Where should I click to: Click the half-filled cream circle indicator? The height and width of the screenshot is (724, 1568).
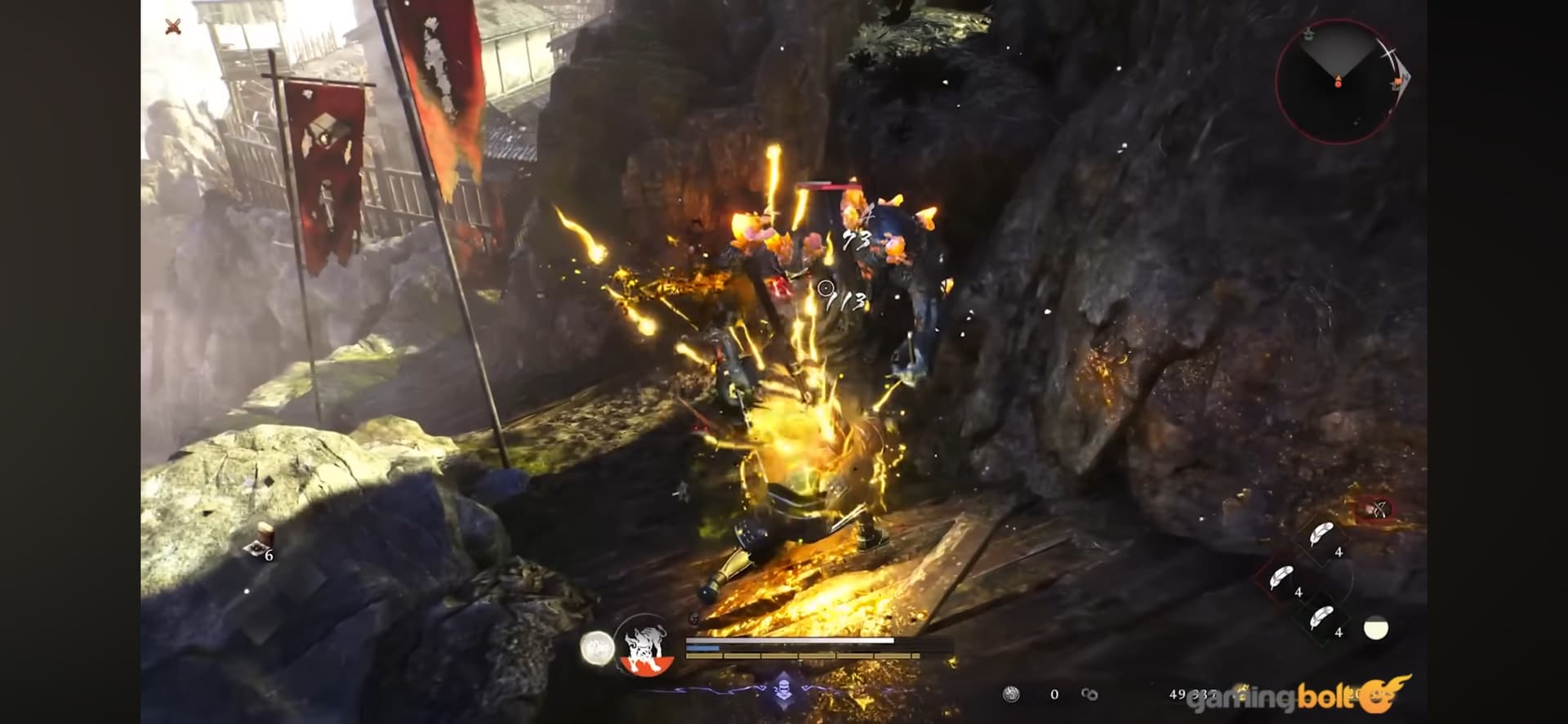coord(1376,628)
